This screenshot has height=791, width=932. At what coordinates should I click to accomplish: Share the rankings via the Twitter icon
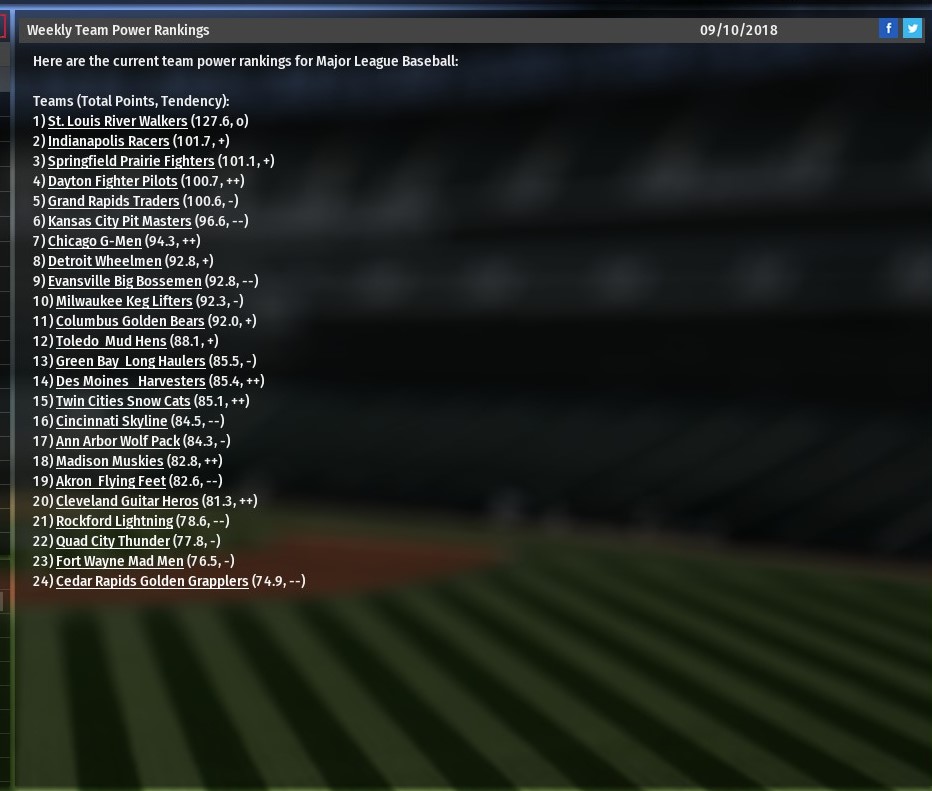pos(912,29)
